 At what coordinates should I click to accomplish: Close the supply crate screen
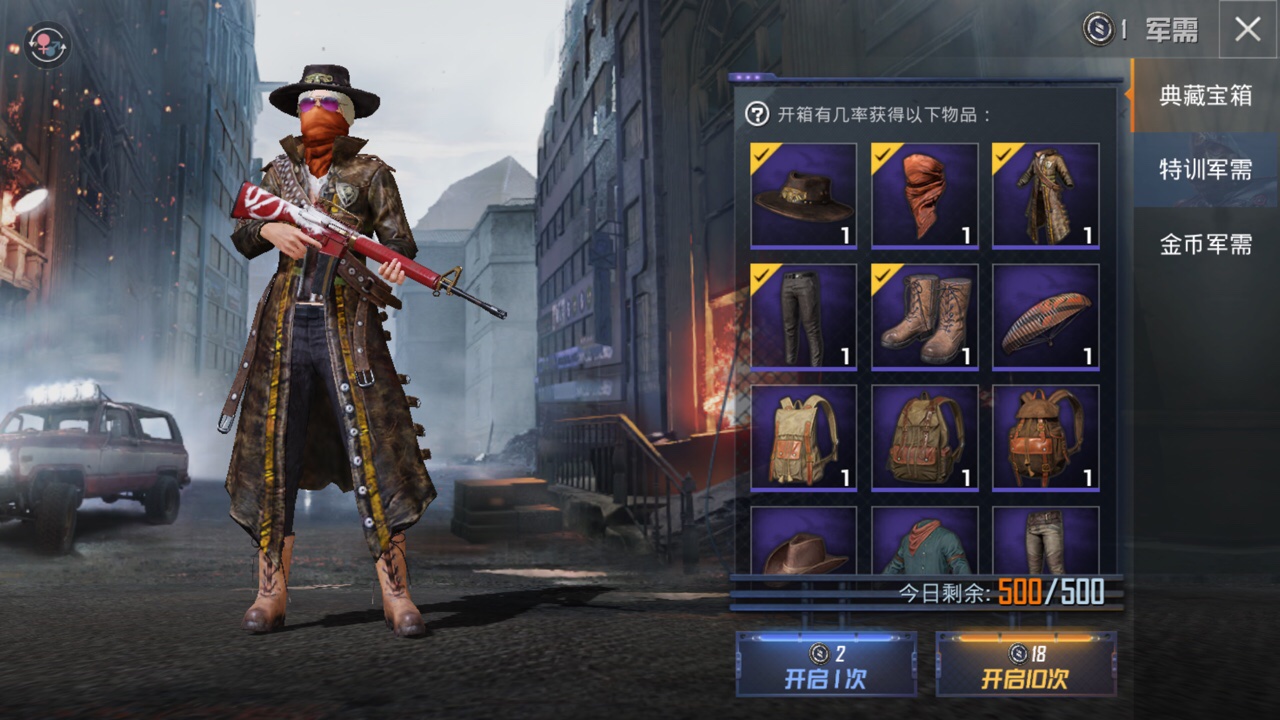coord(1248,30)
